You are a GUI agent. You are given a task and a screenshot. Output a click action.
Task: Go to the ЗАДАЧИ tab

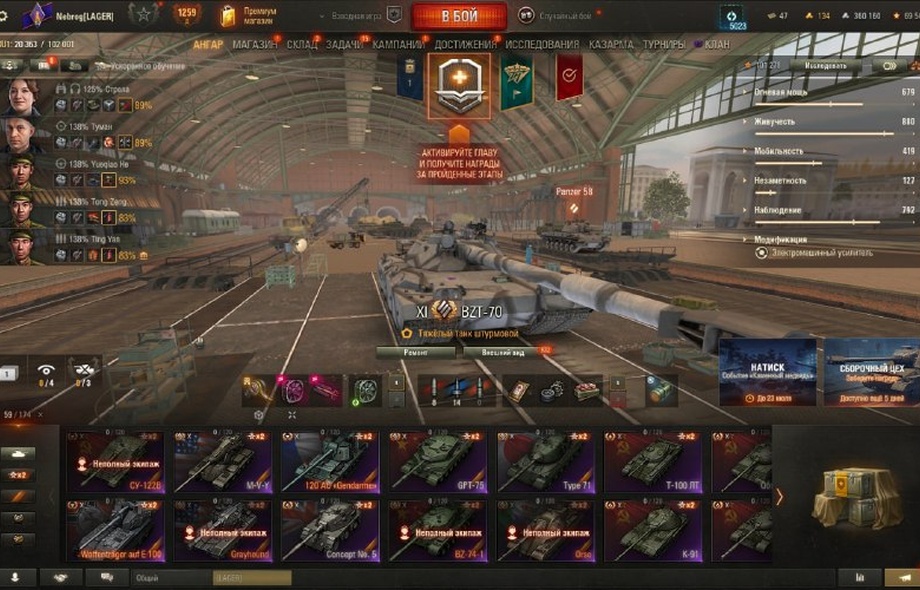(x=345, y=45)
